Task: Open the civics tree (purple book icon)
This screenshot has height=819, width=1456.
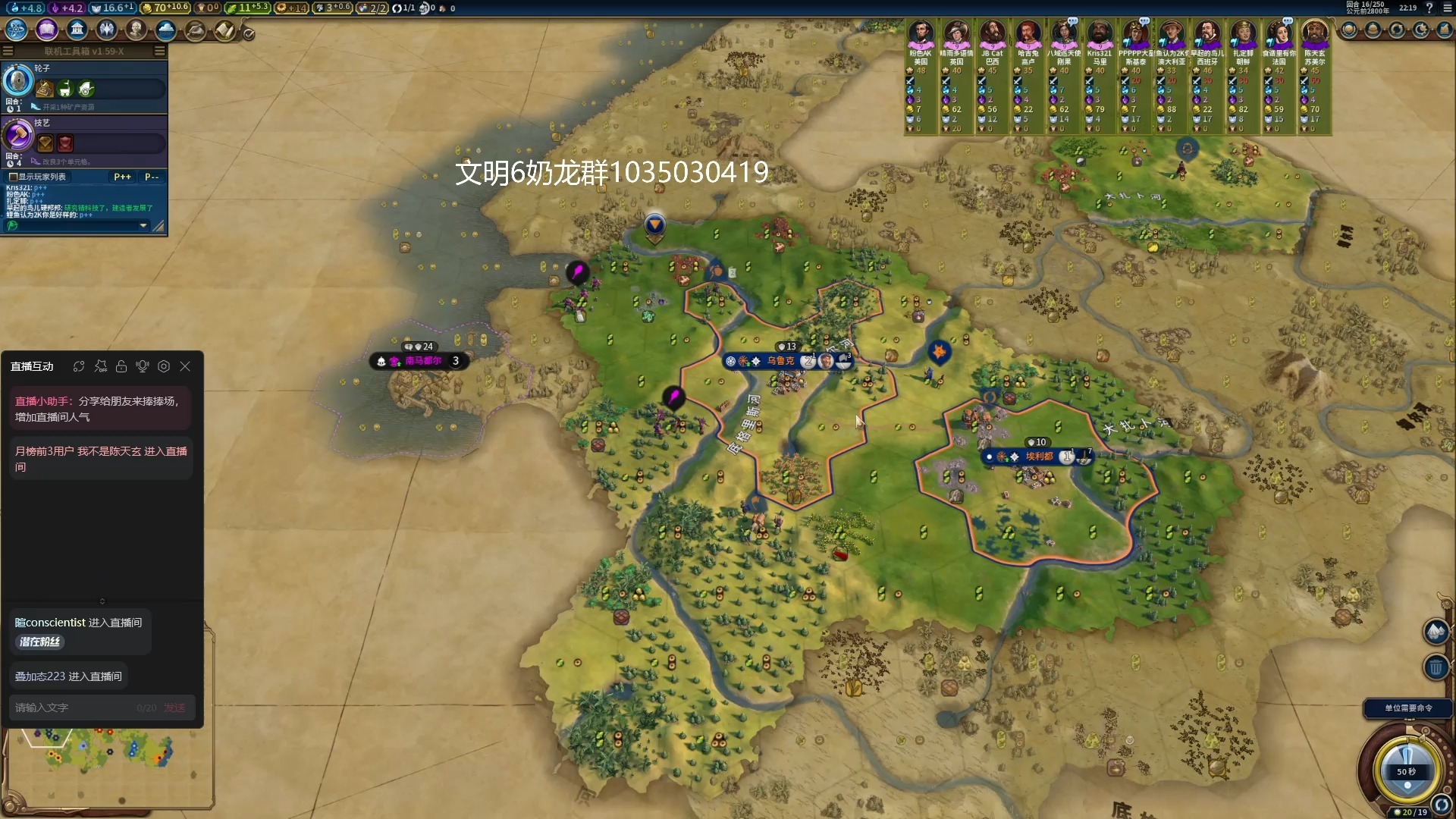Action: click(47, 30)
